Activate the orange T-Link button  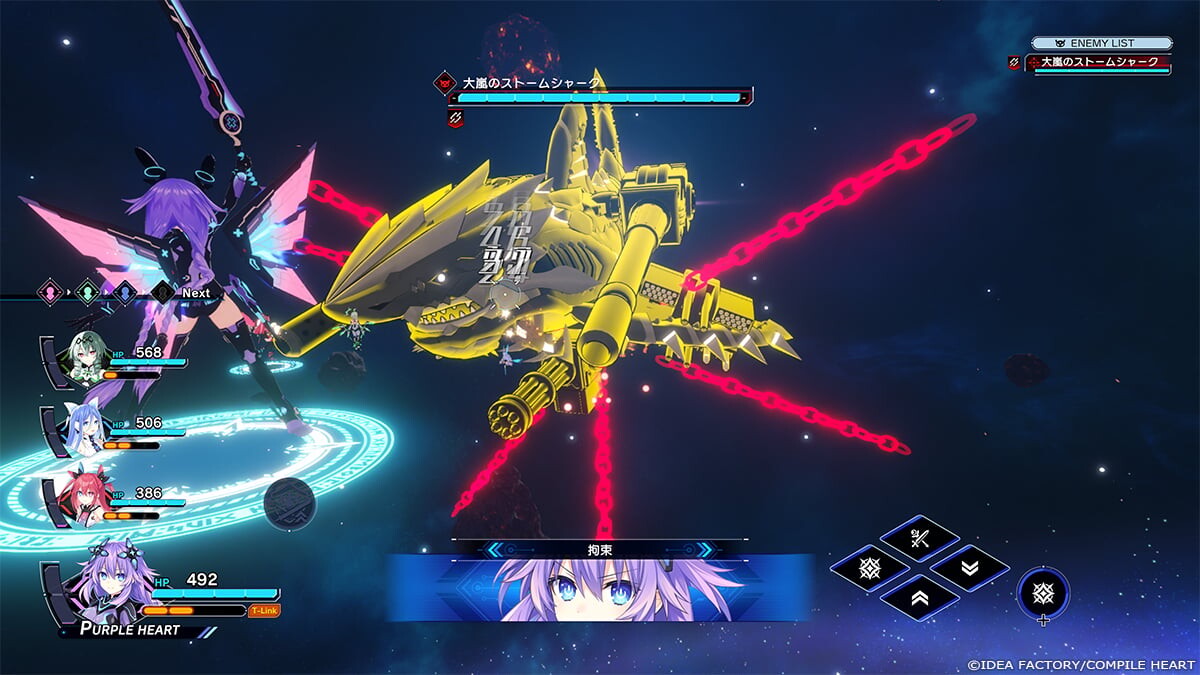click(264, 610)
